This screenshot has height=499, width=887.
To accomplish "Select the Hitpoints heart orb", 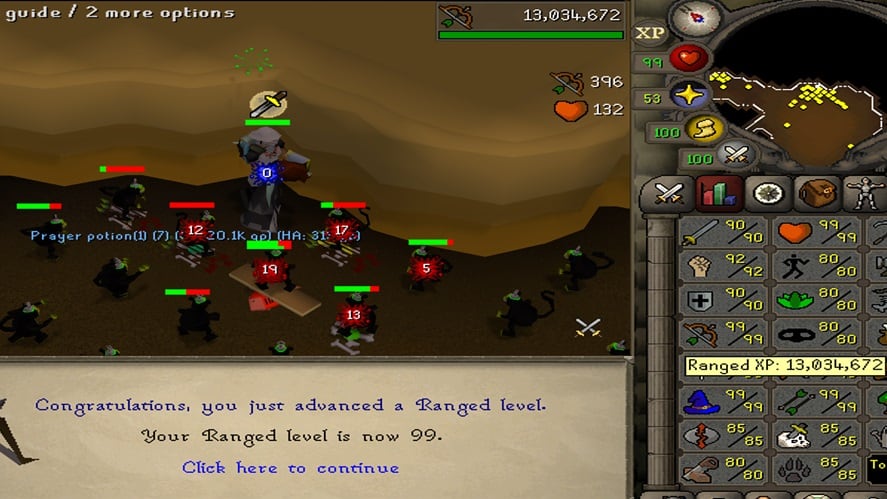I will pyautogui.click(x=687, y=60).
